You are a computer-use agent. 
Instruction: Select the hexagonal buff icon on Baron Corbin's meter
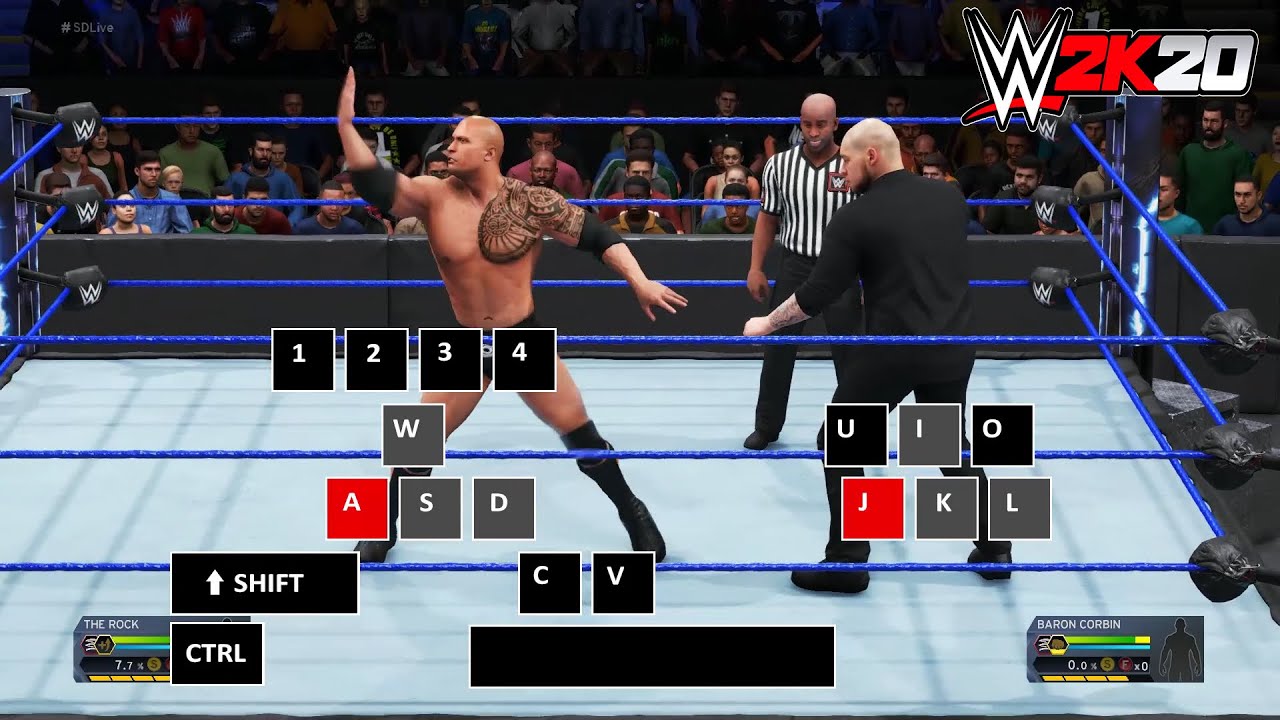coord(1059,645)
